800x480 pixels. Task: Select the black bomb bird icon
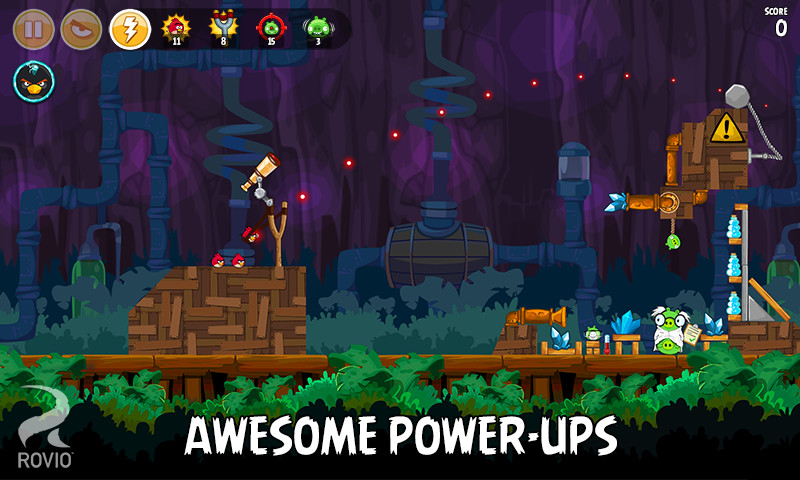[x=34, y=82]
